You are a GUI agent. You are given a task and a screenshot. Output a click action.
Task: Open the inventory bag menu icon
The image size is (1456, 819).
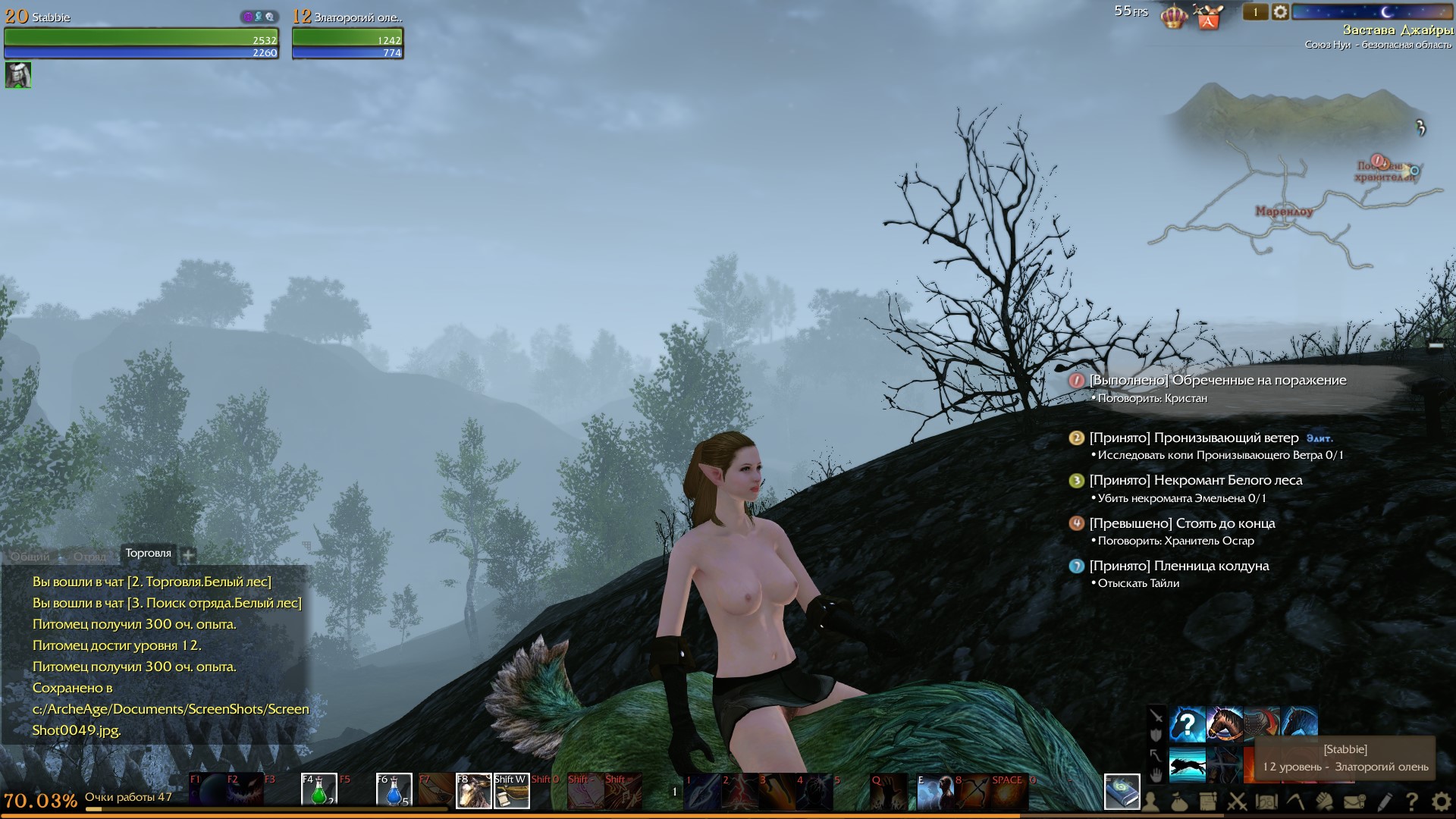[1180, 801]
